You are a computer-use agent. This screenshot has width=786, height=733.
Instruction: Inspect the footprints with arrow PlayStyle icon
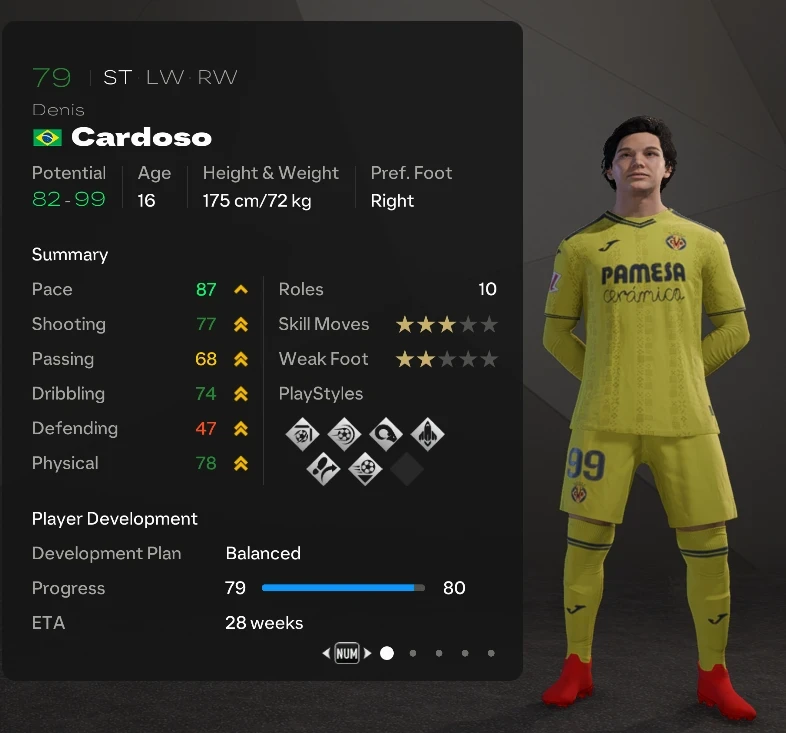coord(323,468)
